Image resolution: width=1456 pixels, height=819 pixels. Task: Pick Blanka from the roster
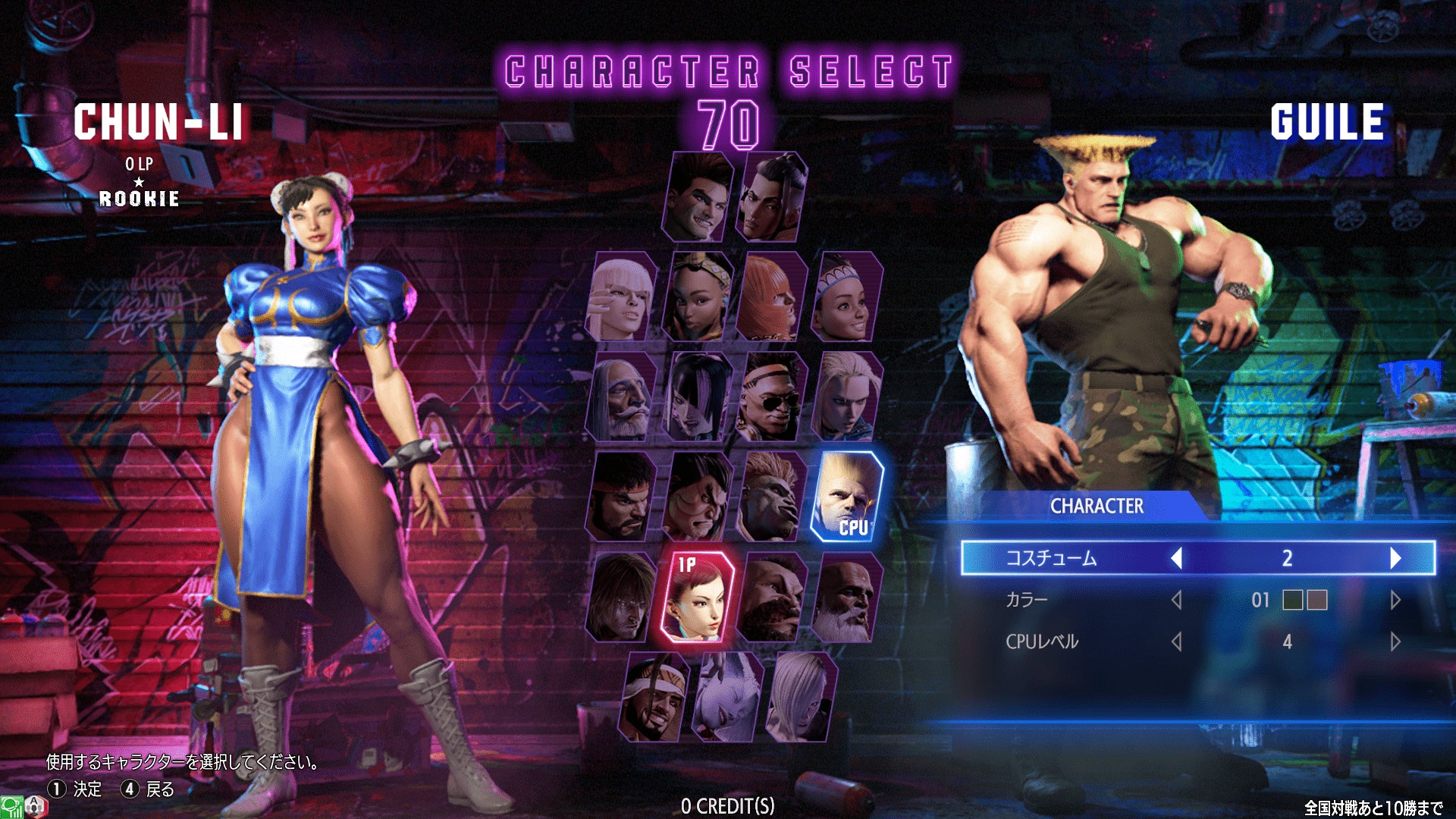[770, 497]
